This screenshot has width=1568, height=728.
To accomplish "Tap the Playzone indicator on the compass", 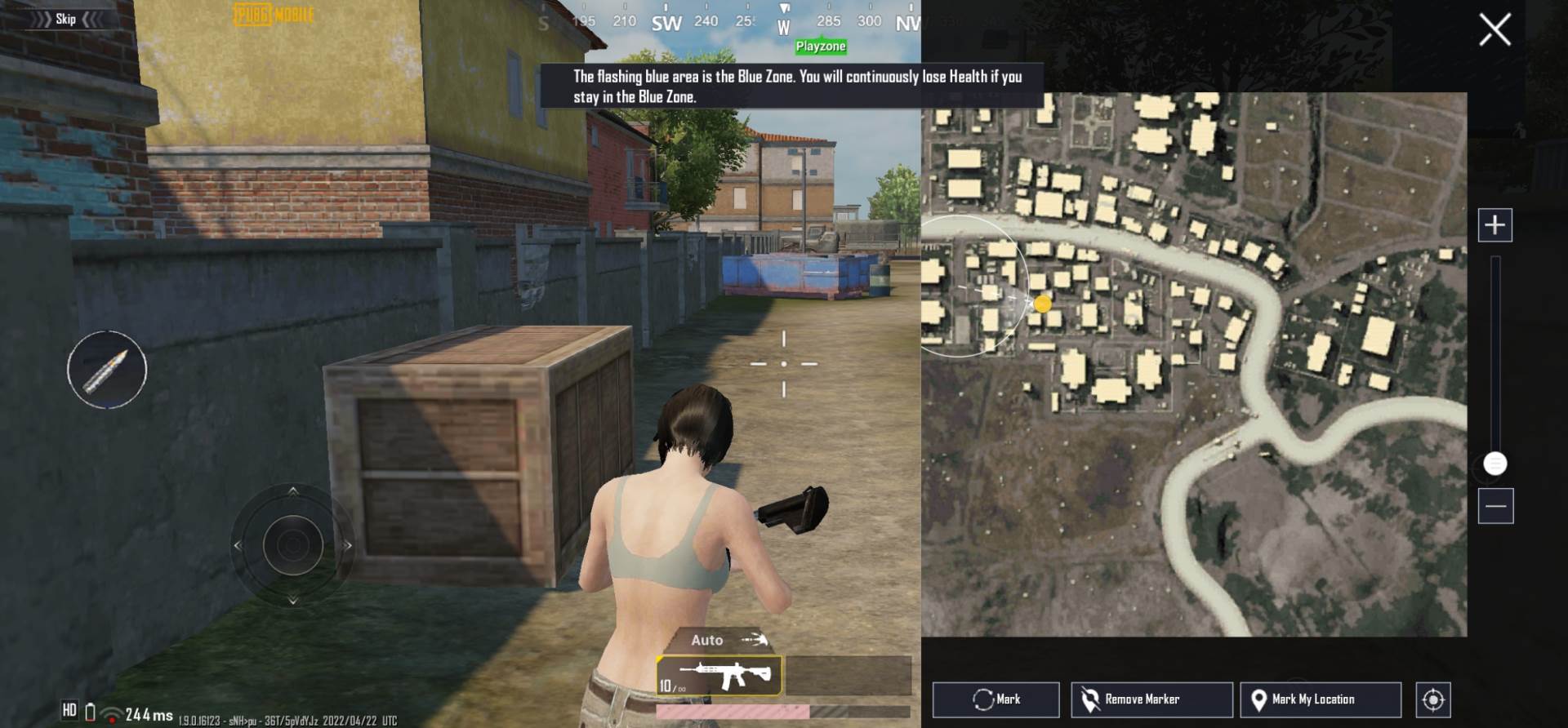I will pyautogui.click(x=819, y=47).
